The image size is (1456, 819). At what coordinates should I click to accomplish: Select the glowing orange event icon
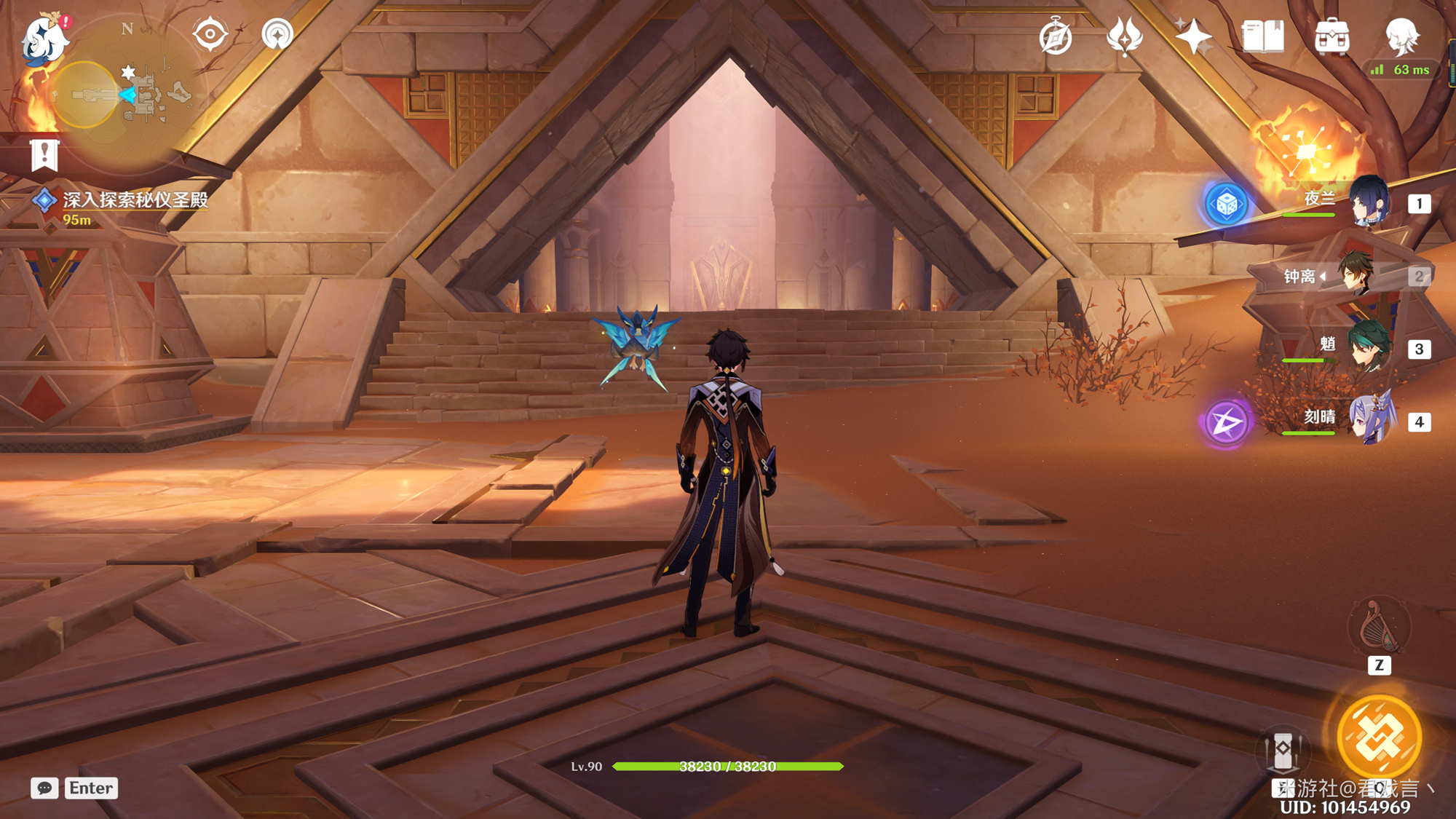1306,151
